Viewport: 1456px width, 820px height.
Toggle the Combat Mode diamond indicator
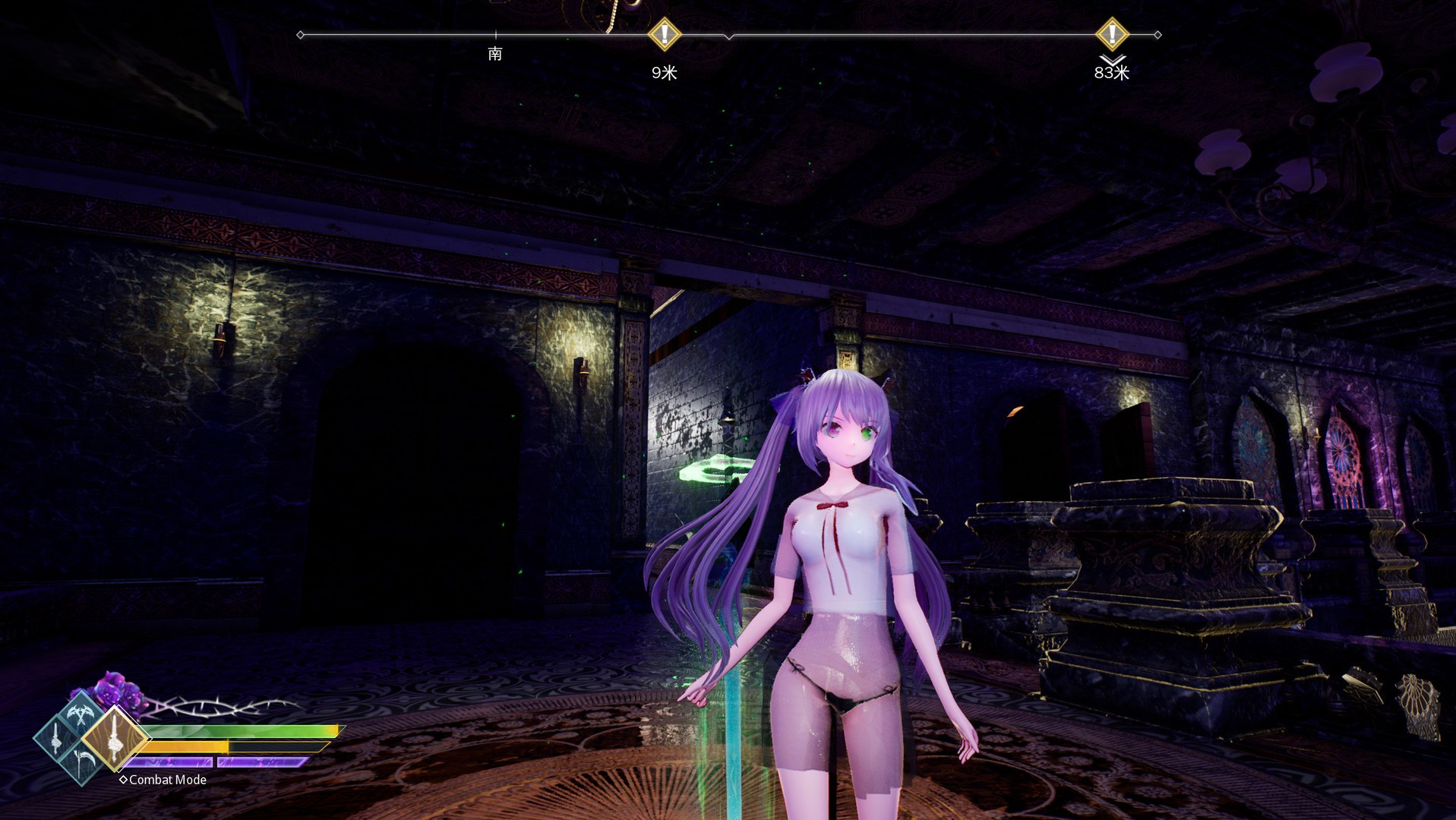[124, 780]
